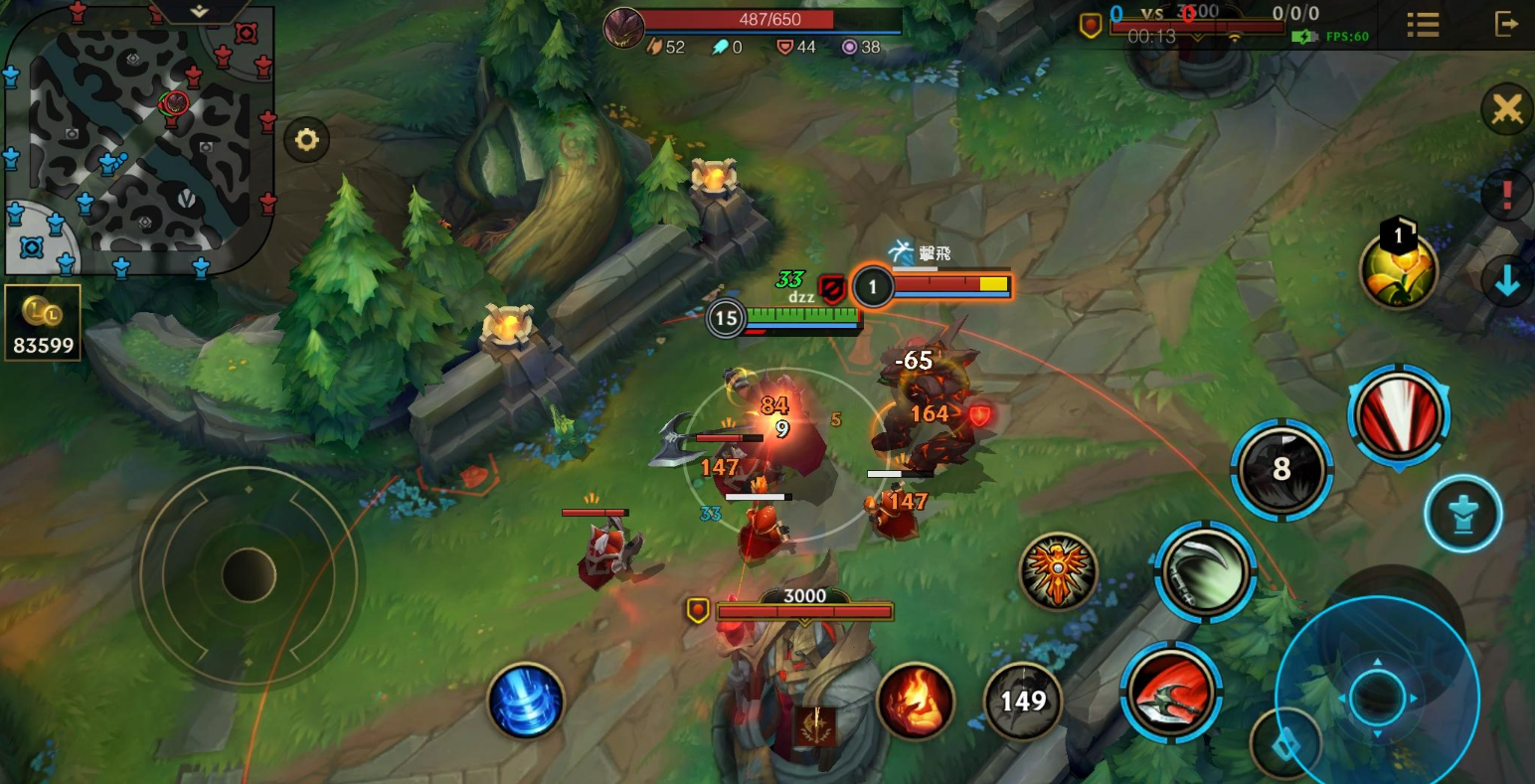Send the red exclamation danger ping
This screenshot has height=784, width=1535.
(x=1507, y=194)
